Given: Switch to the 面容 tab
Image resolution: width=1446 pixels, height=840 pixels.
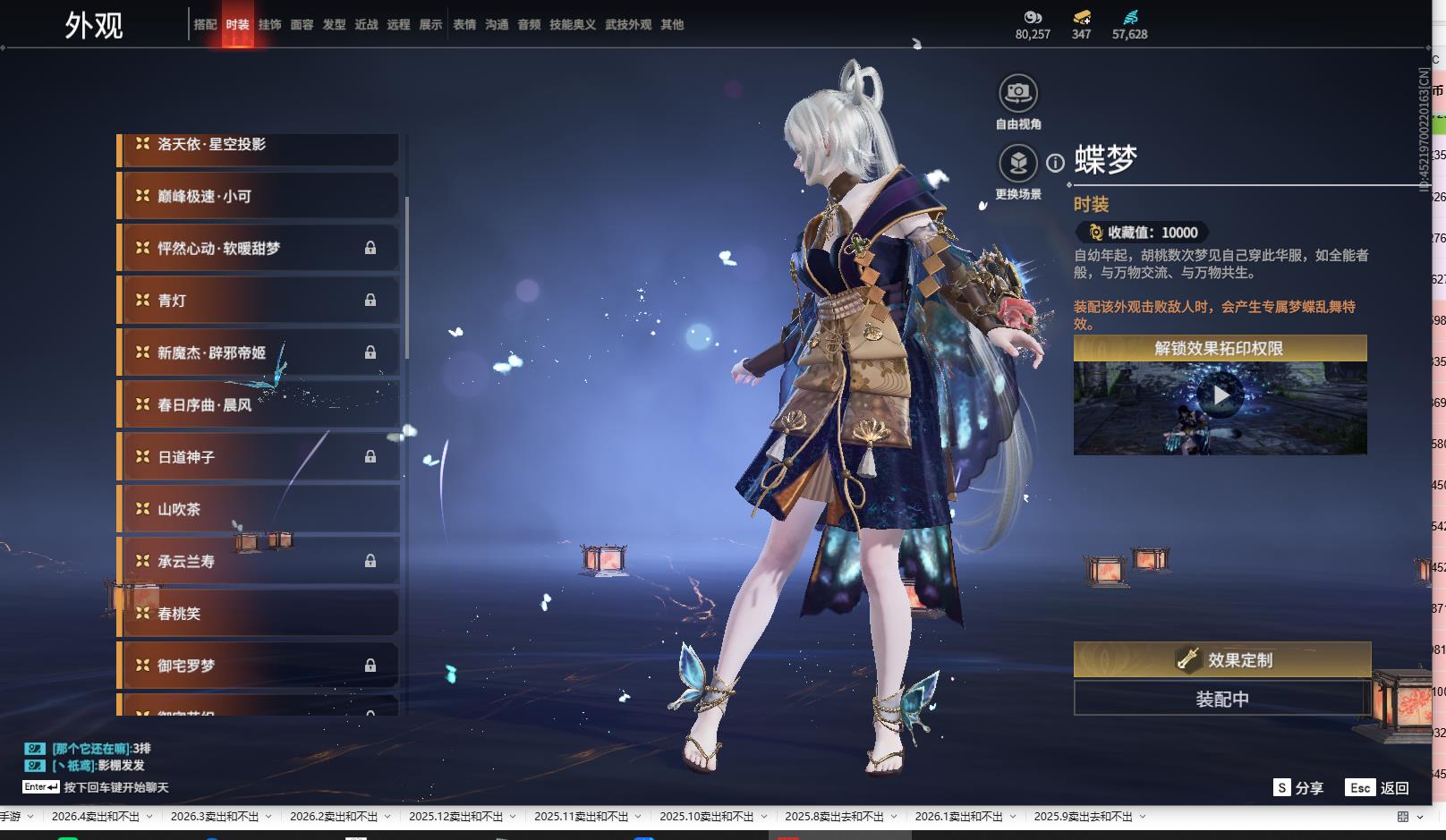Looking at the screenshot, I should point(302,25).
